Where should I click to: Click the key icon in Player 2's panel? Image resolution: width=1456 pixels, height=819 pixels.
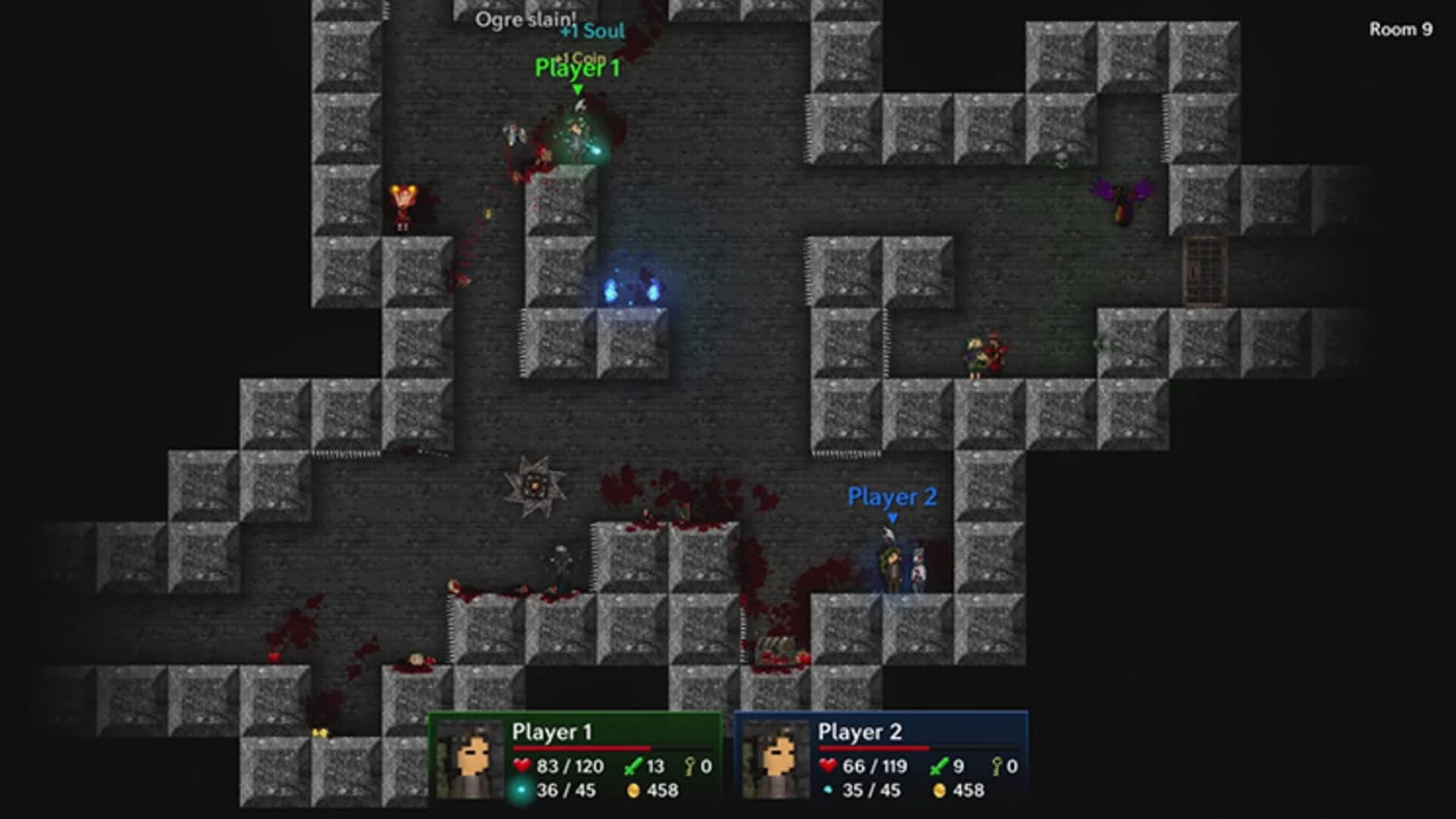998,766
